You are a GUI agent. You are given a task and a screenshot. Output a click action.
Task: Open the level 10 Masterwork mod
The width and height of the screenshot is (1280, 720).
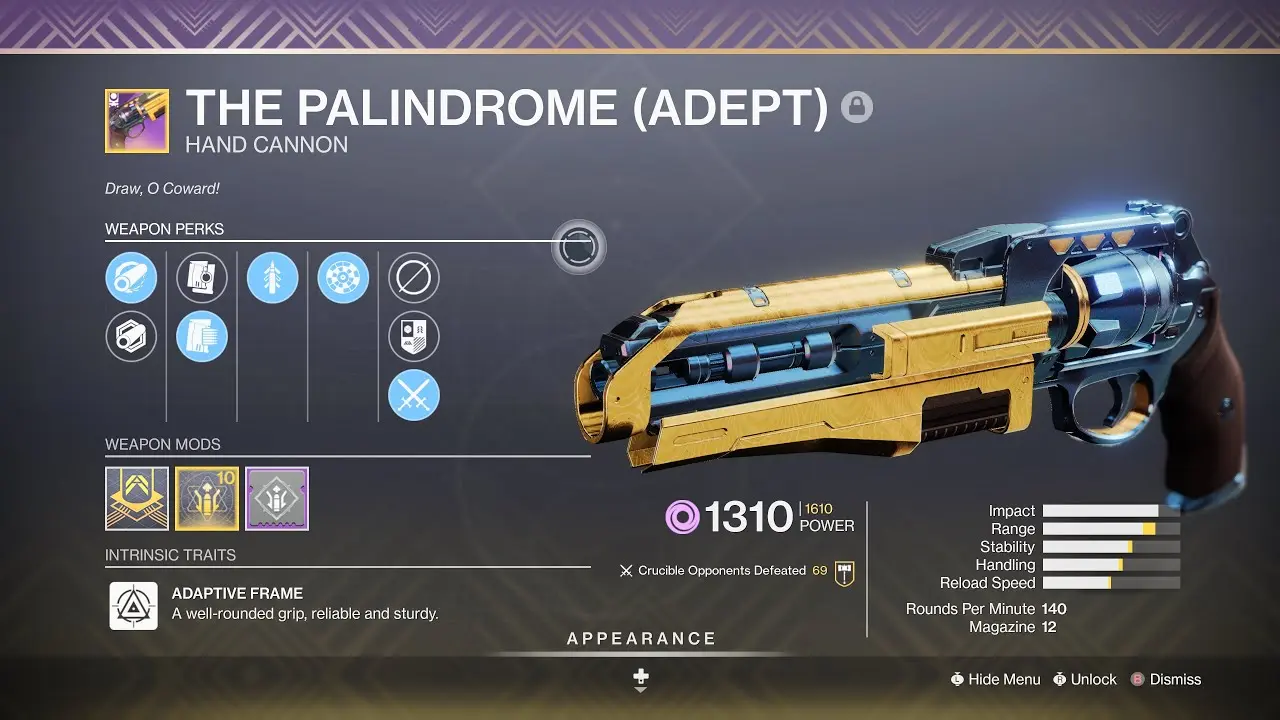tap(206, 498)
